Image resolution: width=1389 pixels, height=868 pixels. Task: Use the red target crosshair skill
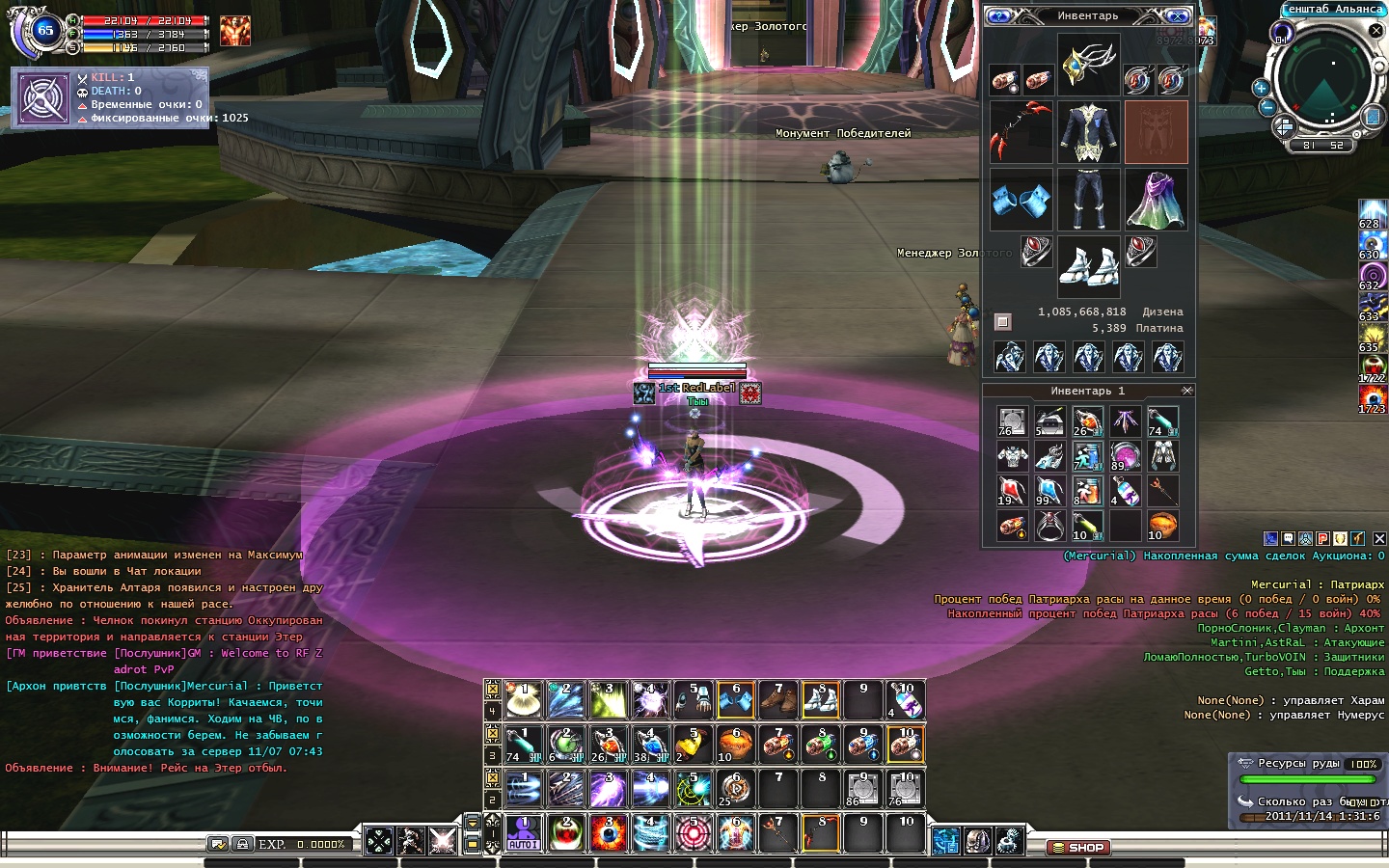click(x=693, y=833)
